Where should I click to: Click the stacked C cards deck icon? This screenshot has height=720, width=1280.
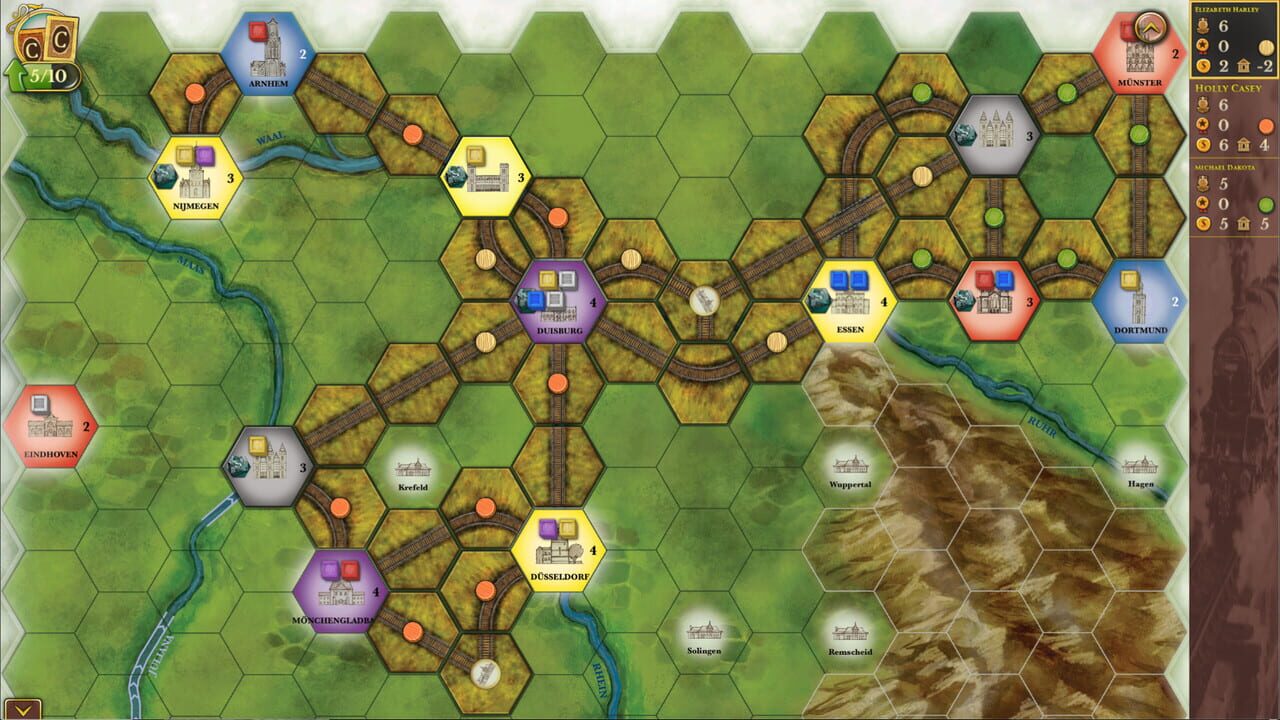coord(45,40)
